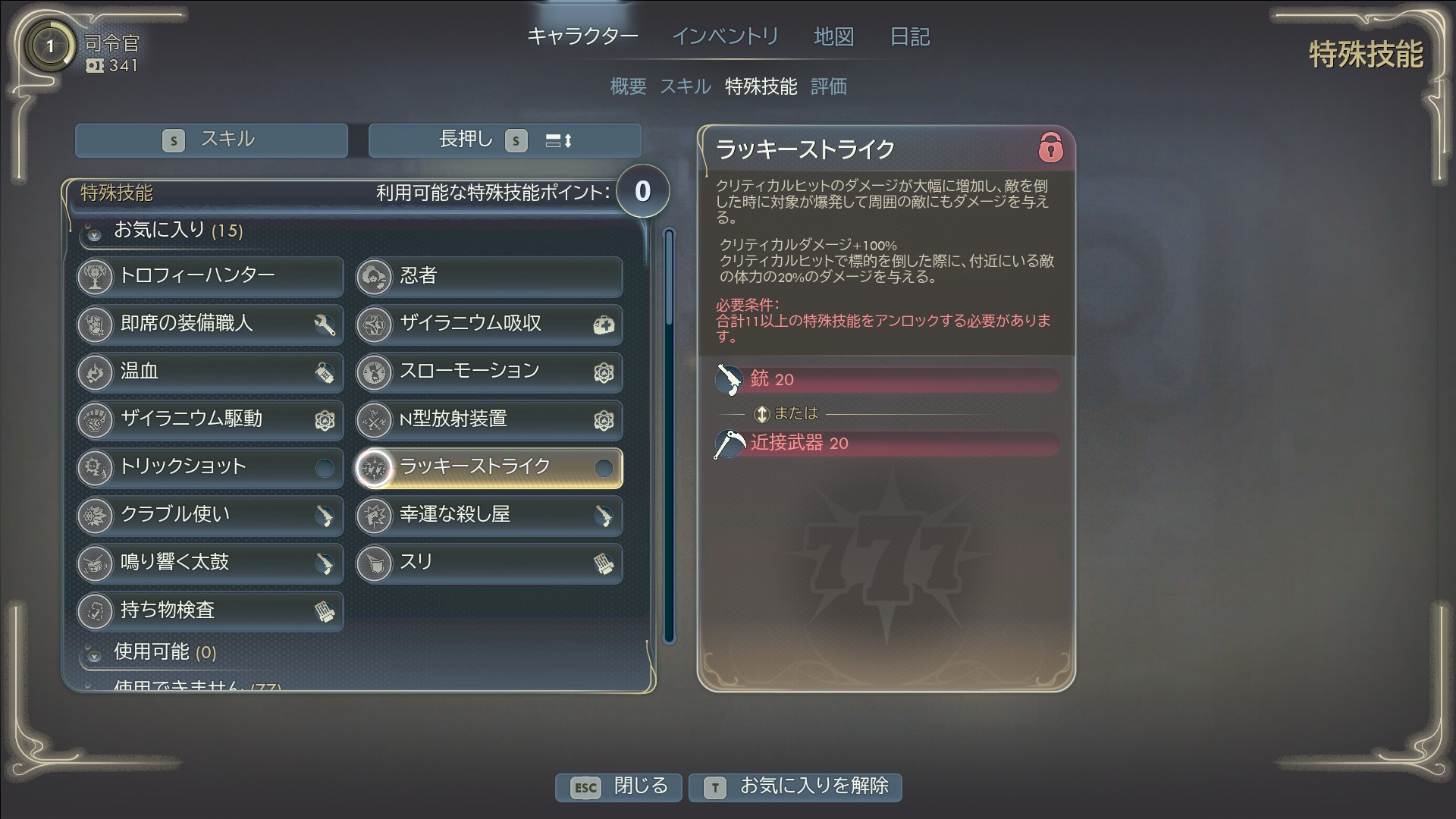Show the 概要 sub-tab
The width and height of the screenshot is (1456, 819).
pyautogui.click(x=628, y=86)
